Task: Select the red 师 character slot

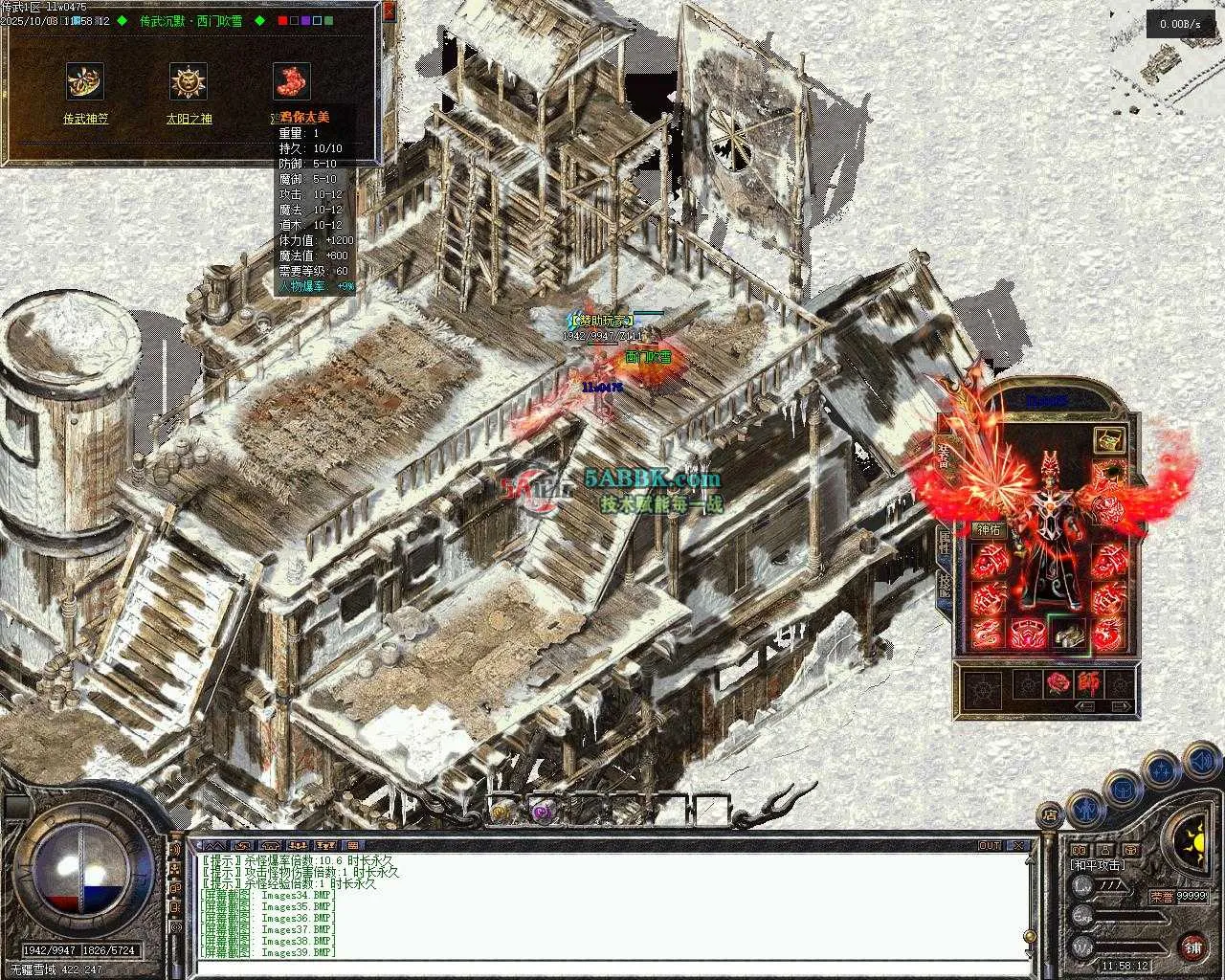Action: click(x=1088, y=683)
